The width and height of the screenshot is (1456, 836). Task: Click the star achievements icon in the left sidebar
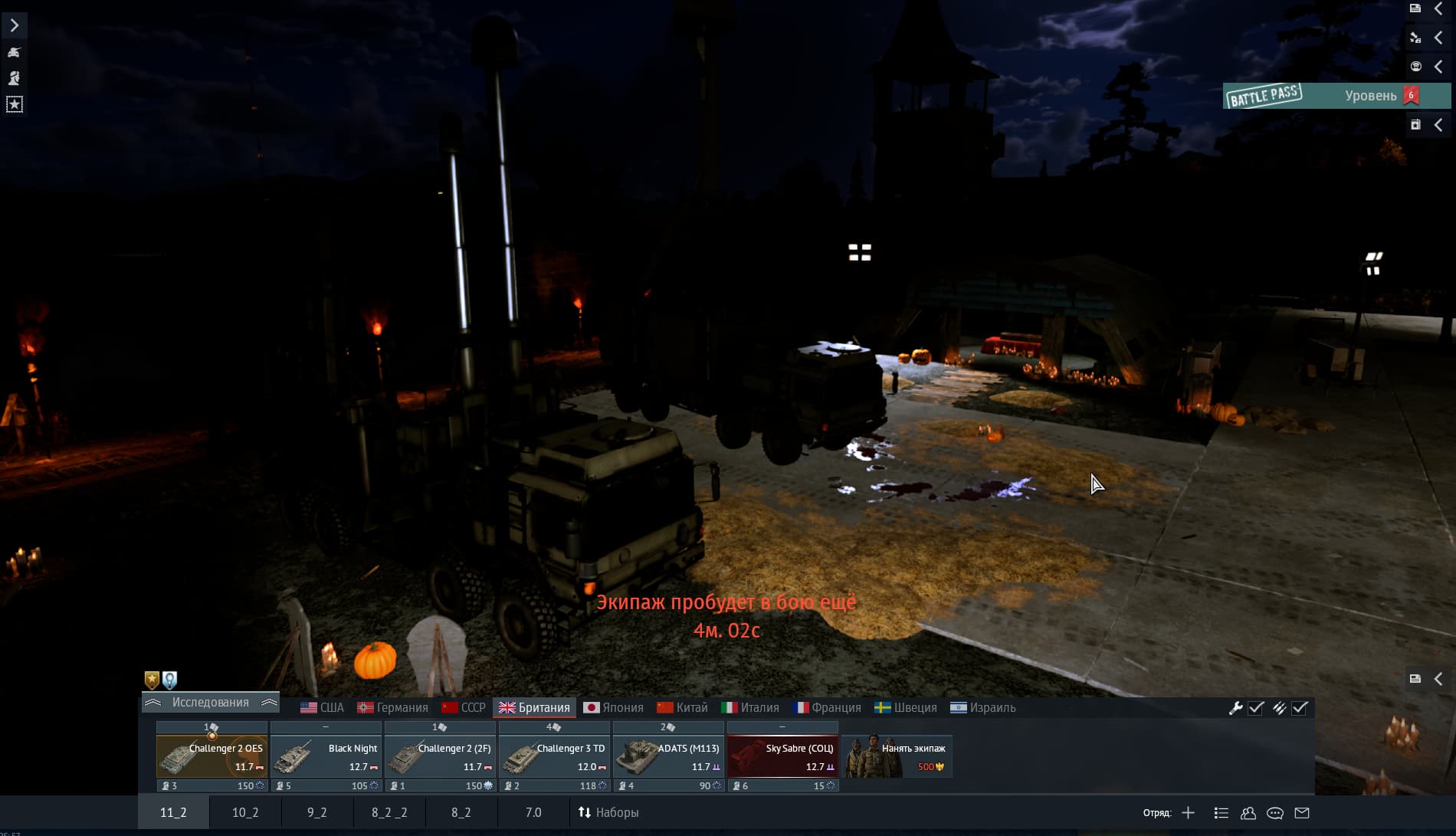(15, 104)
